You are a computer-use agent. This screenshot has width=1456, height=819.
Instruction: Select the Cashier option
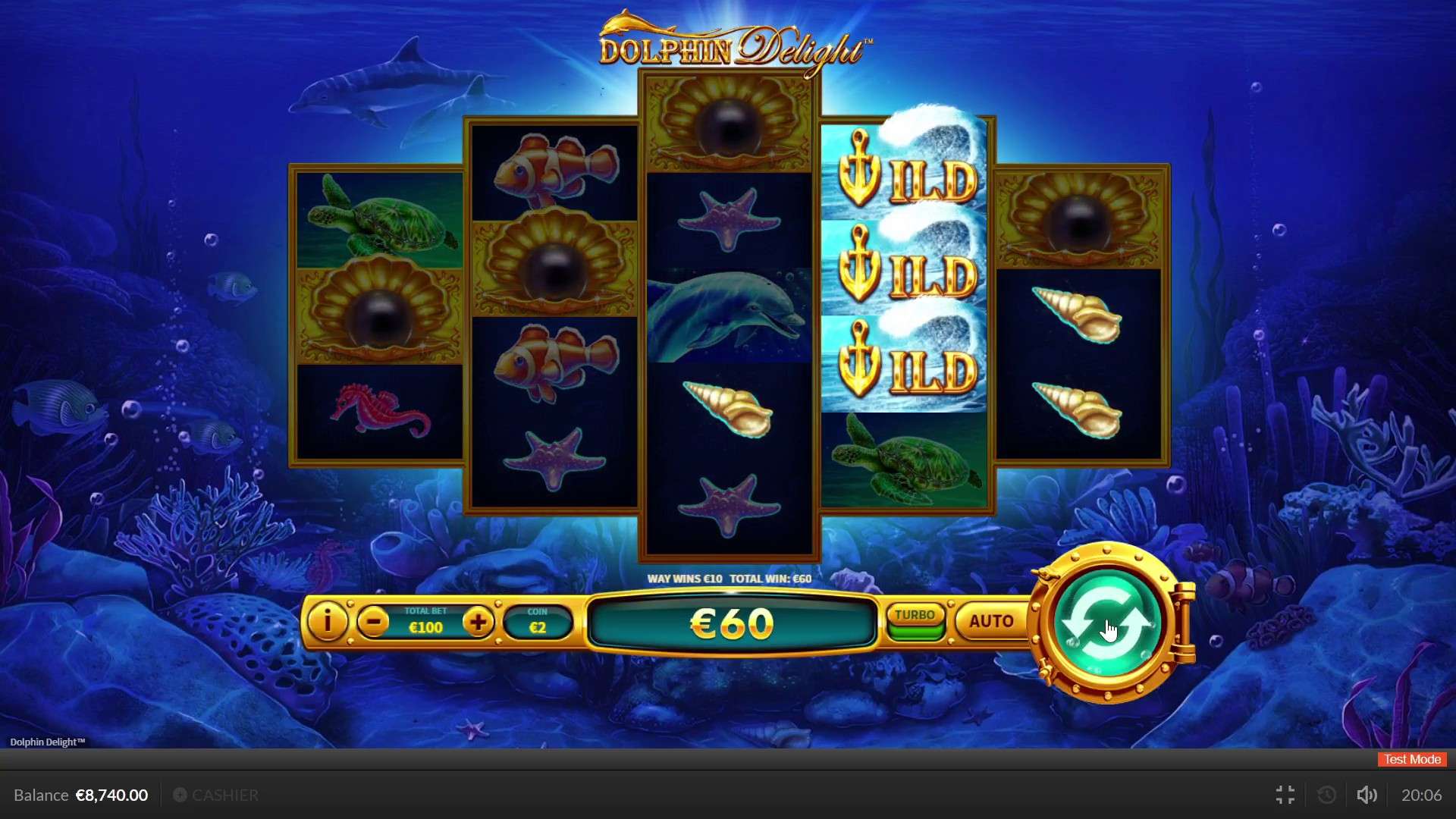tap(216, 795)
